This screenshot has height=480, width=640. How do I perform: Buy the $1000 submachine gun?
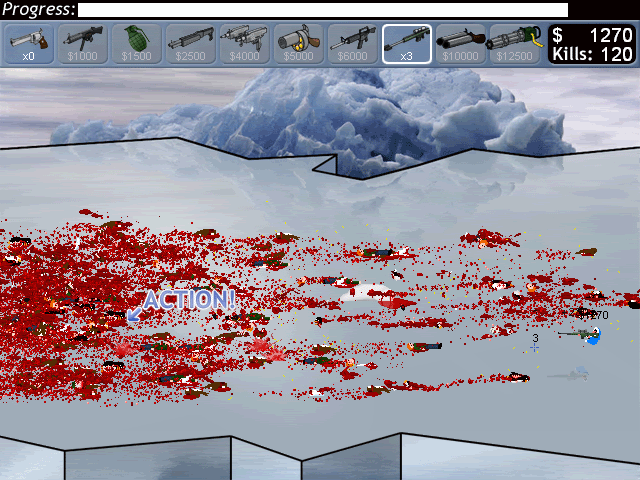coord(83,44)
